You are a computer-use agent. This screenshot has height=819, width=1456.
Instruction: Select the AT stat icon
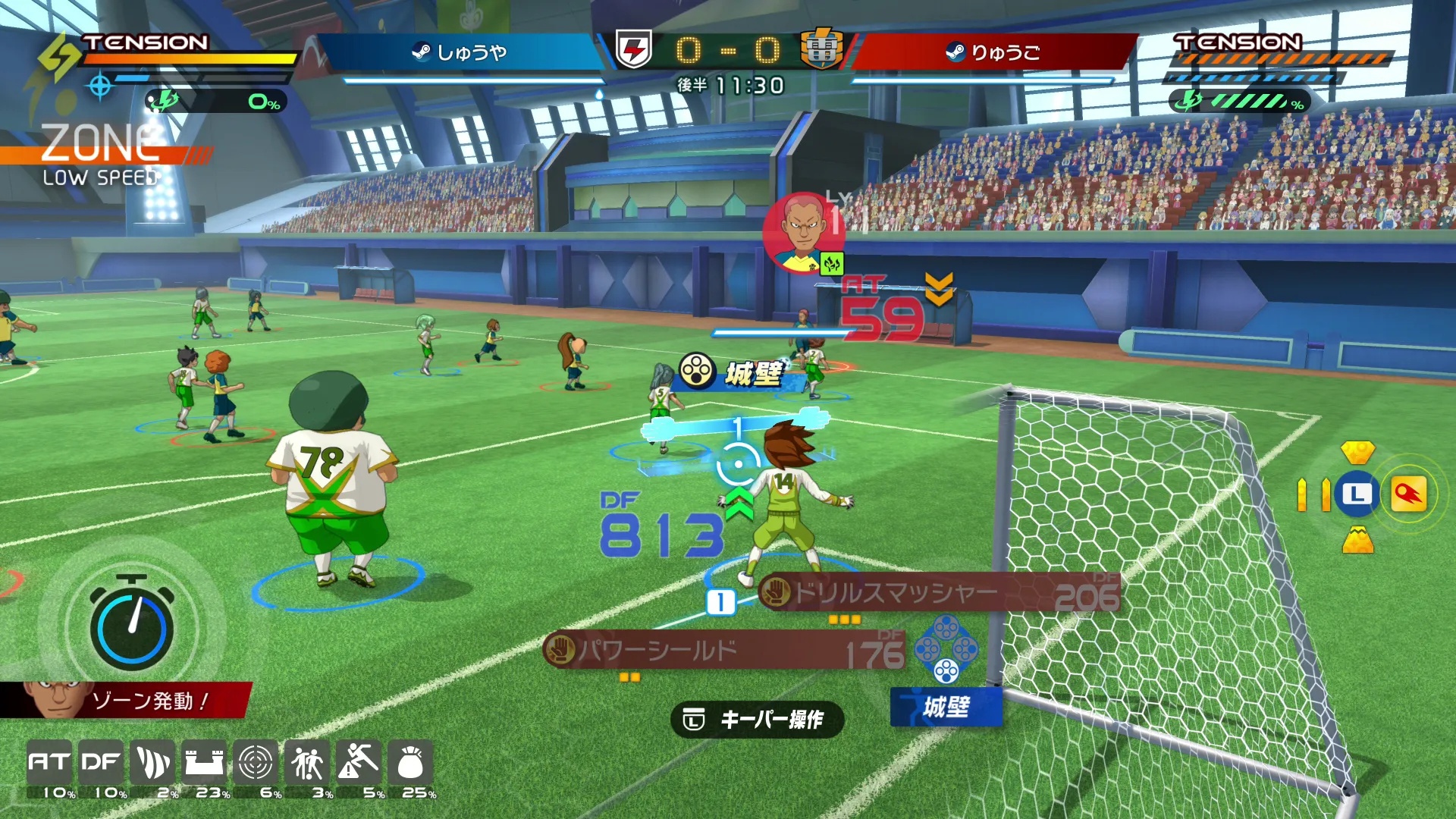50,762
